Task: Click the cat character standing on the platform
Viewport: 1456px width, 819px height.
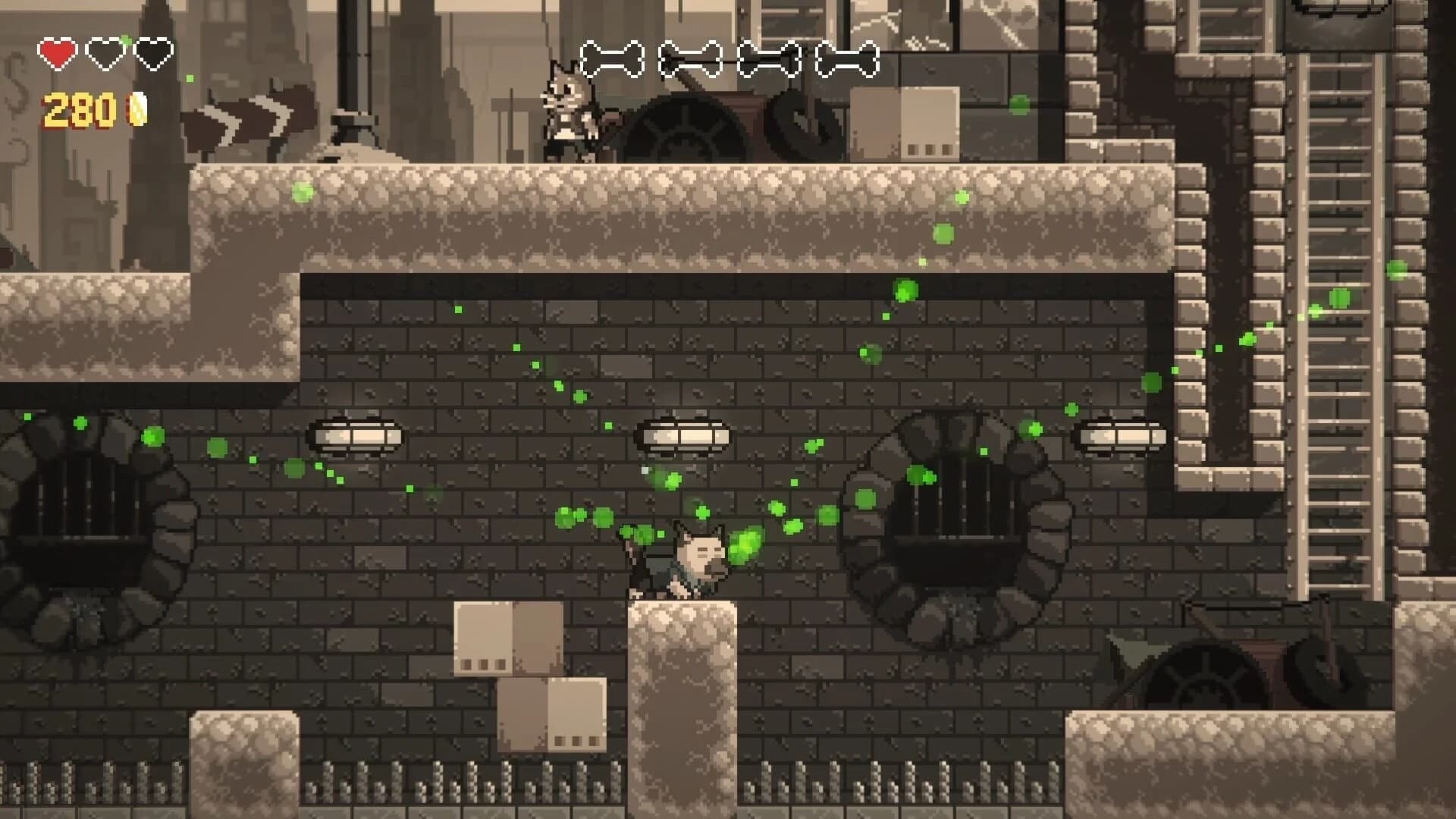Action: tap(569, 114)
